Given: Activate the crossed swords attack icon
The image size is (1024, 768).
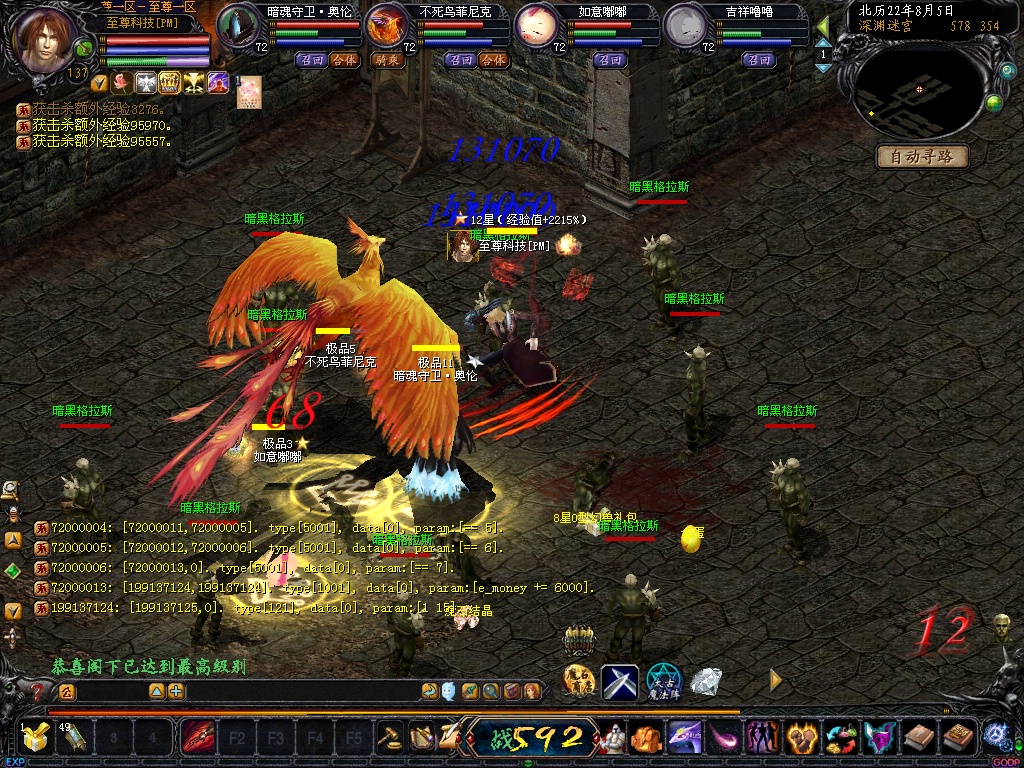Looking at the screenshot, I should pos(620,681).
